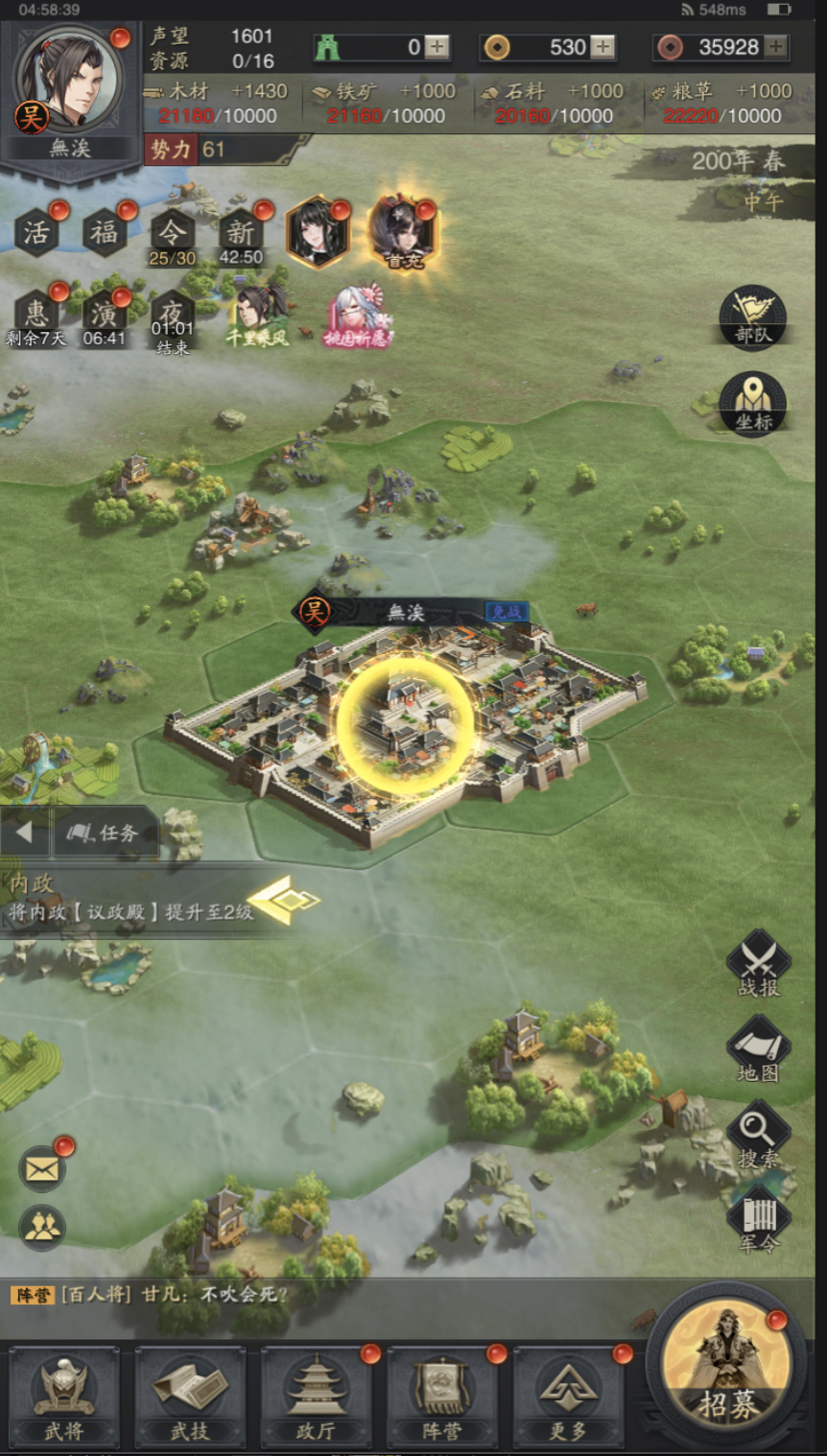Open the 武将 generals menu
The width and height of the screenshot is (827, 1456).
point(64,1396)
